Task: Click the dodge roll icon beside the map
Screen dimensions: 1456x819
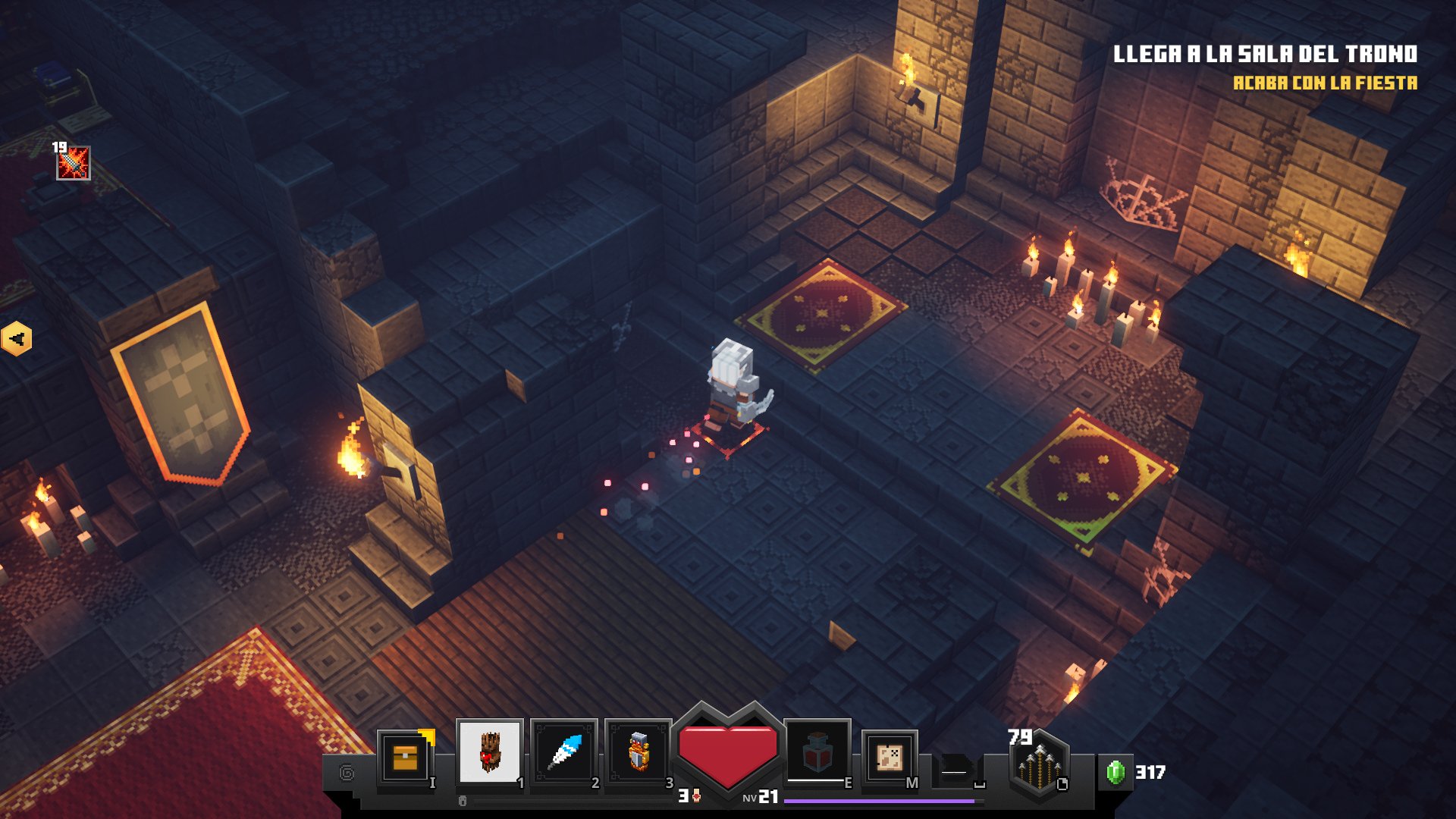Action: pos(957,772)
